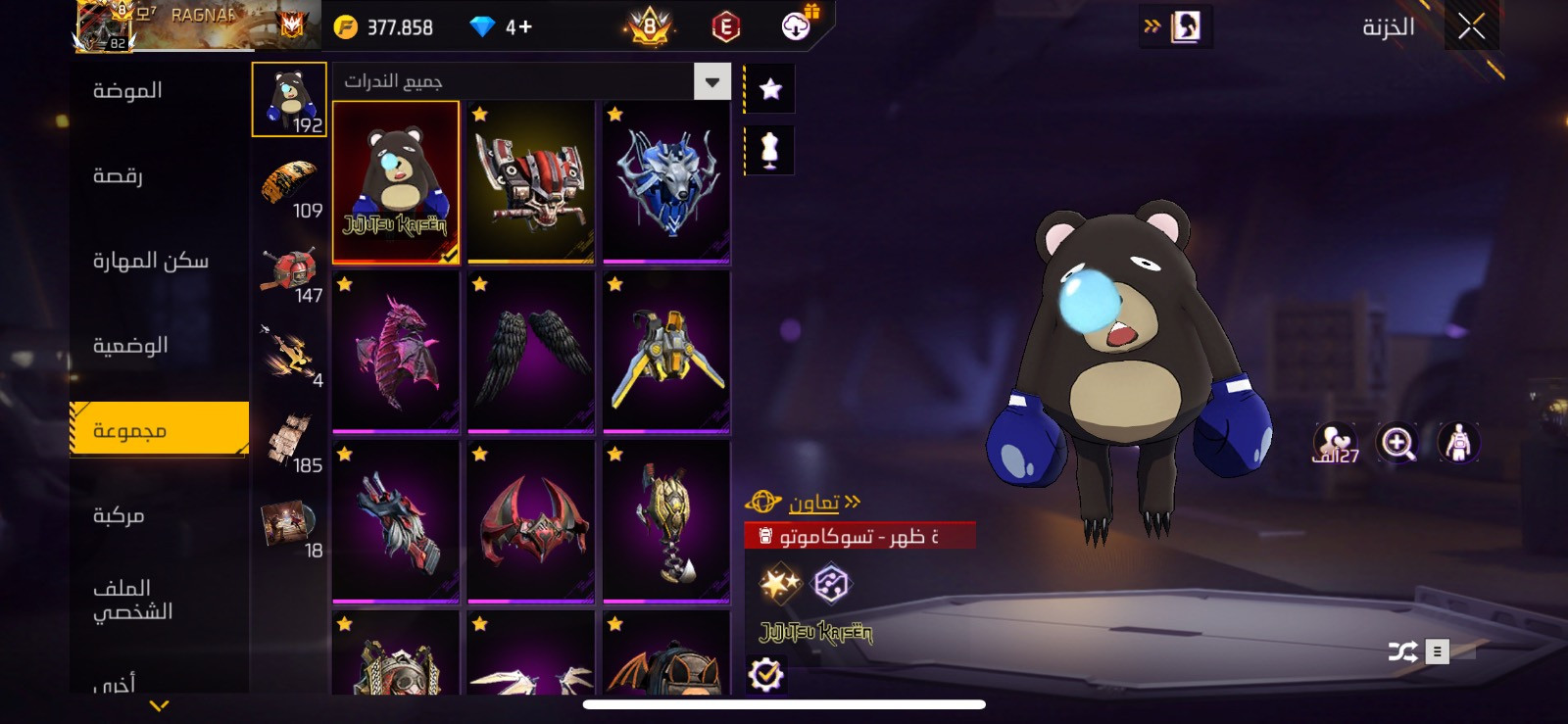Open the الموضة (Fashion) category
The height and width of the screenshot is (724, 1568).
point(127,91)
